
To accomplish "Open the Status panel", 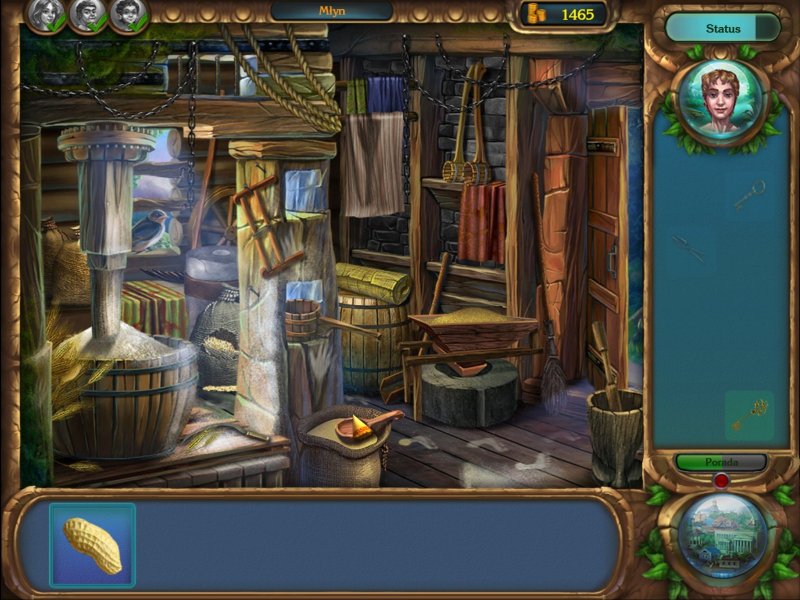I will tap(722, 28).
